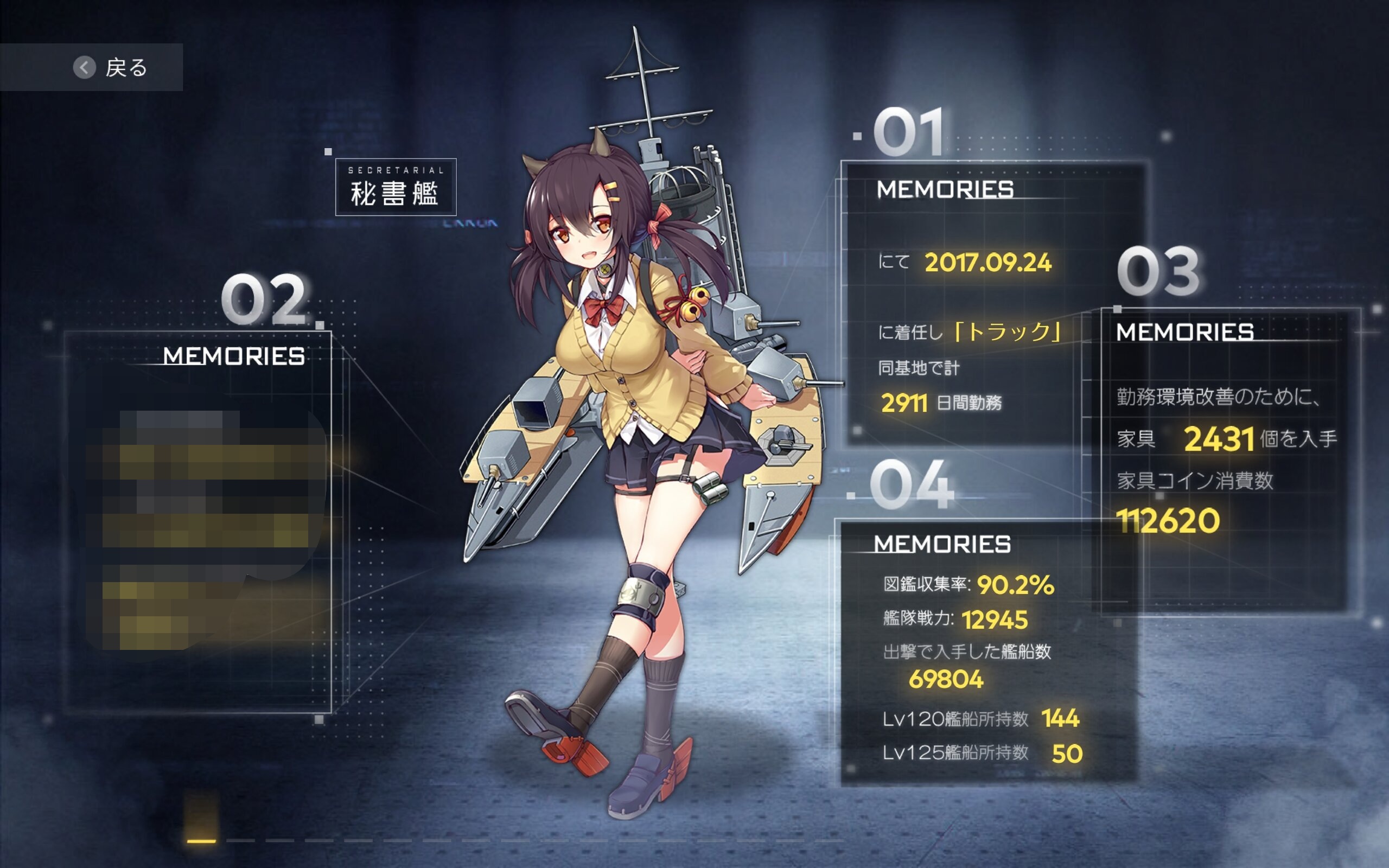Go back using the 戻る button
1389x868 pixels.
pos(109,67)
